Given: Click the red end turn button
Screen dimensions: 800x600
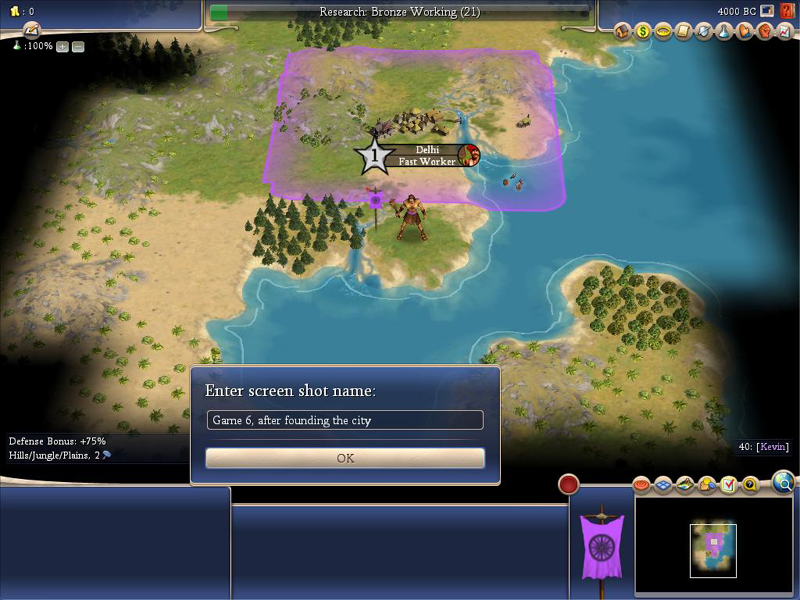Looking at the screenshot, I should coord(569,485).
